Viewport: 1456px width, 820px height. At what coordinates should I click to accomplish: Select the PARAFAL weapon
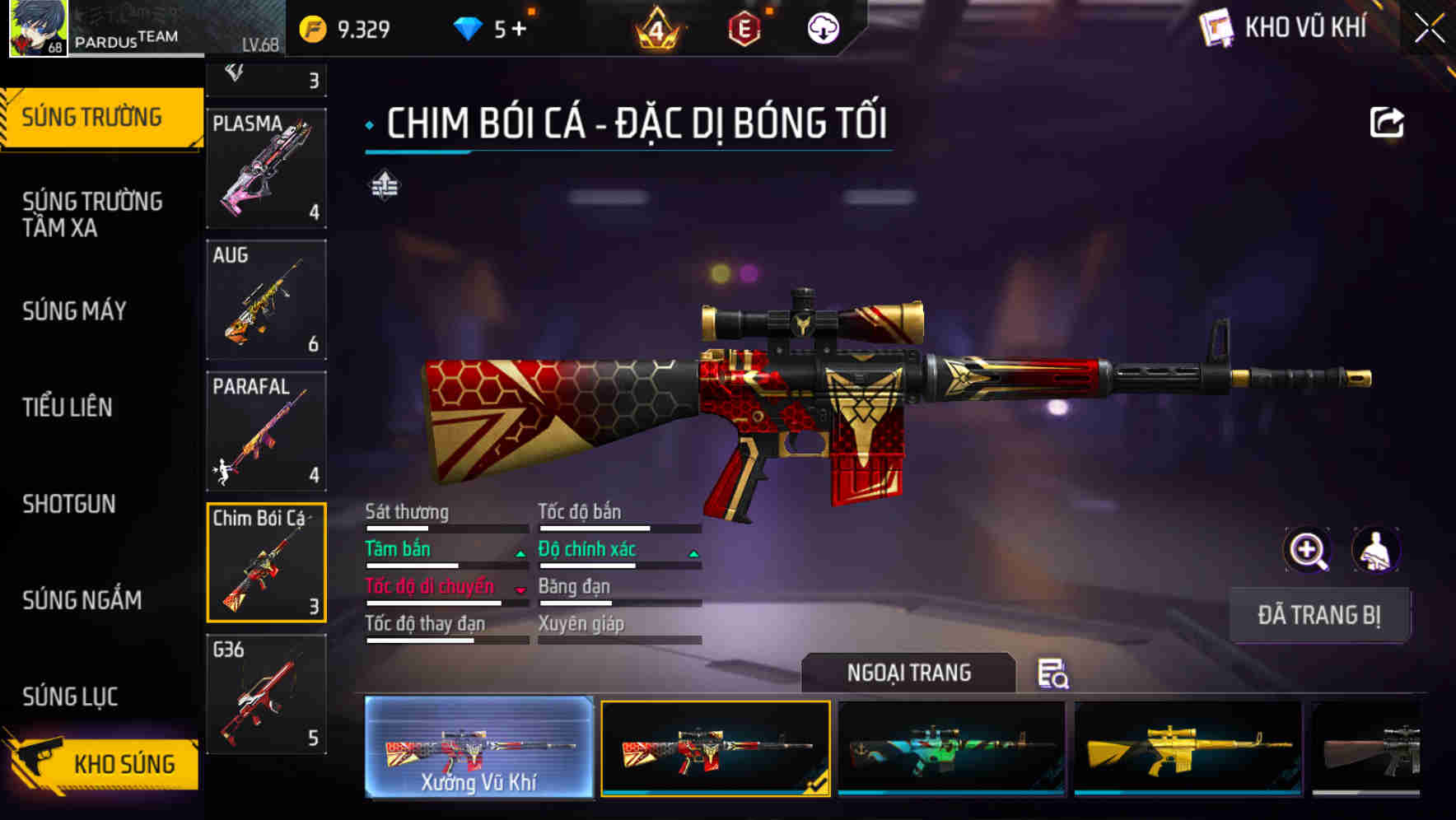[265, 432]
